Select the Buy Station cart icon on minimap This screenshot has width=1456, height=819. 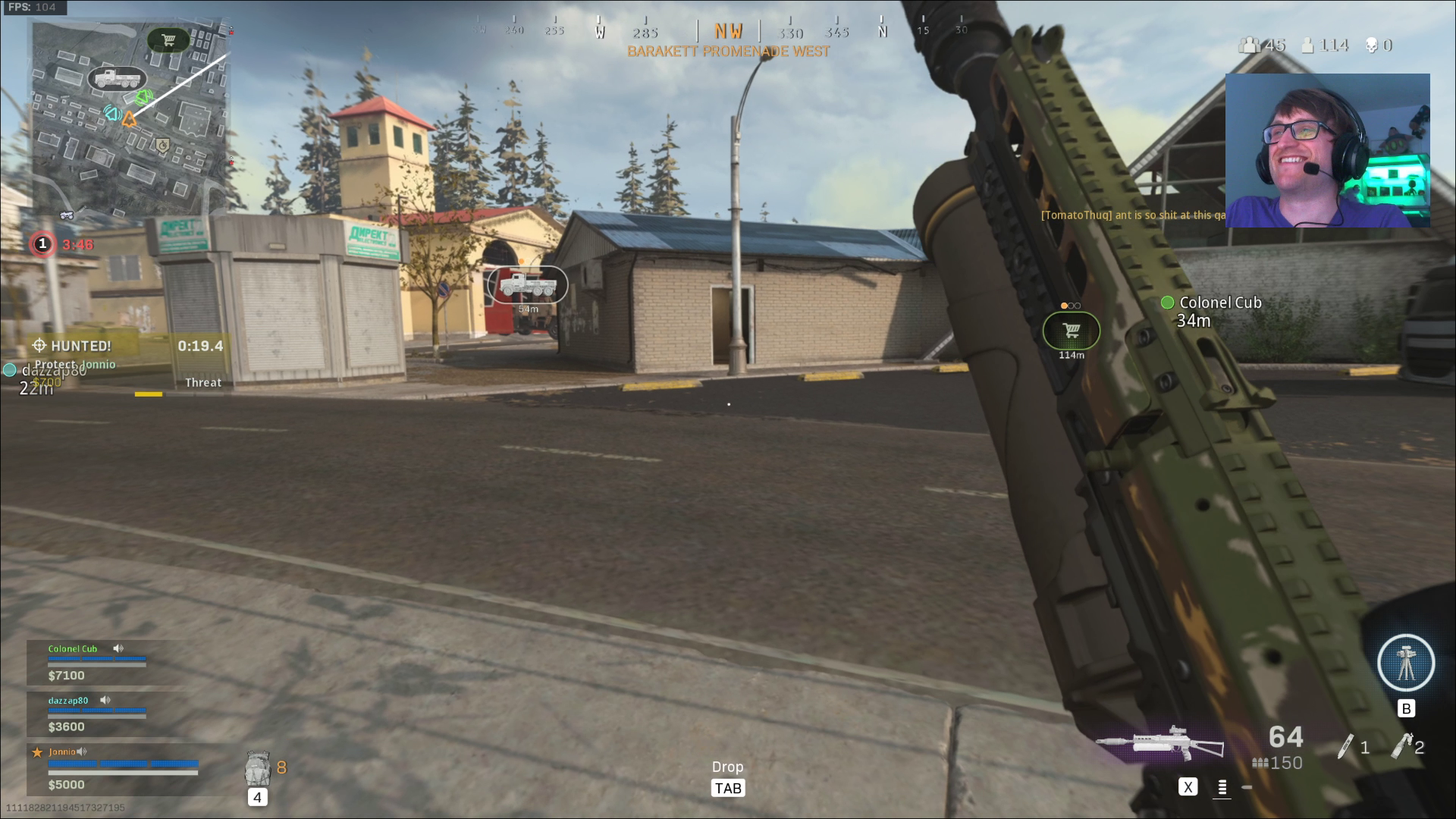(x=168, y=40)
